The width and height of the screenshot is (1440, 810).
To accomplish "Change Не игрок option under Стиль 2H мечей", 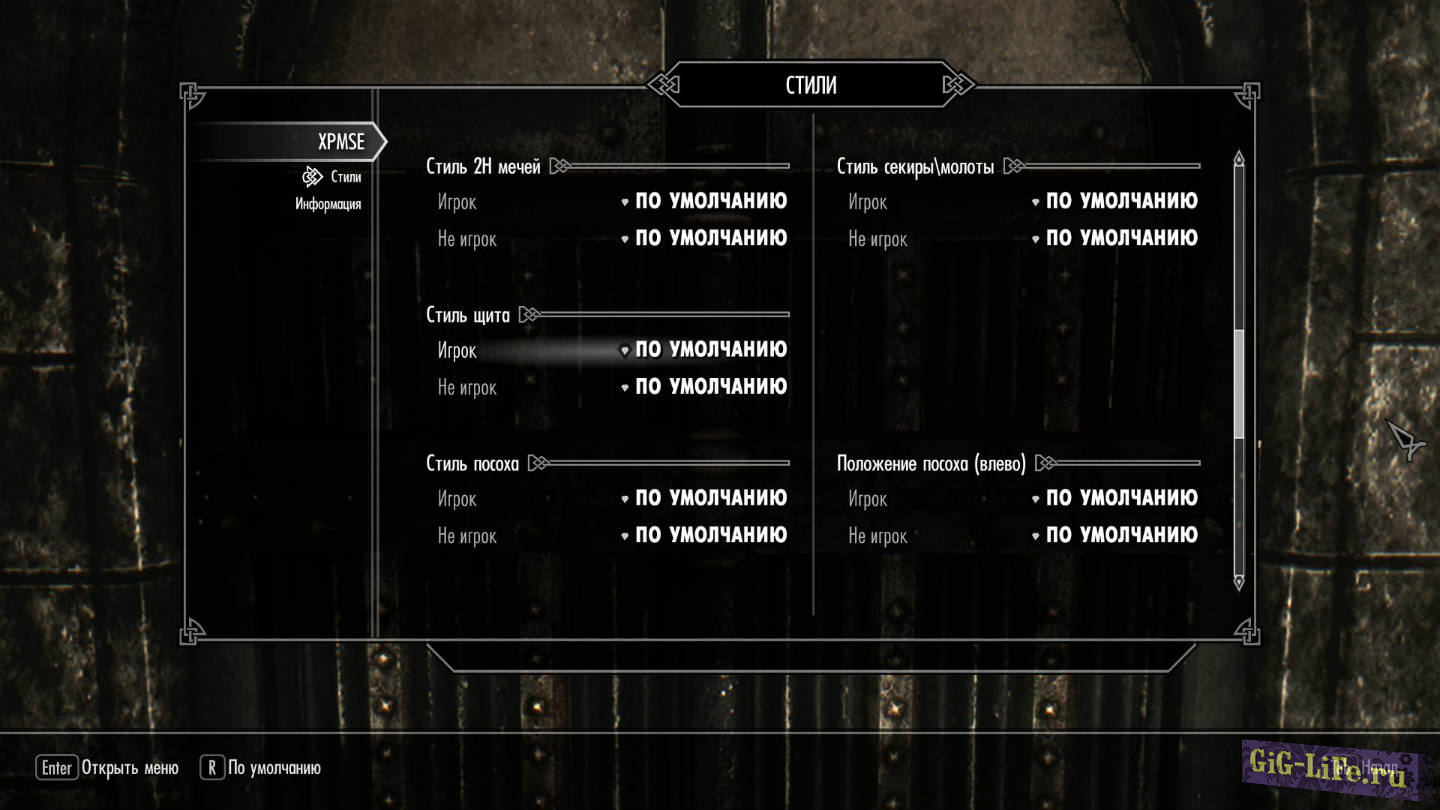I will 710,239.
